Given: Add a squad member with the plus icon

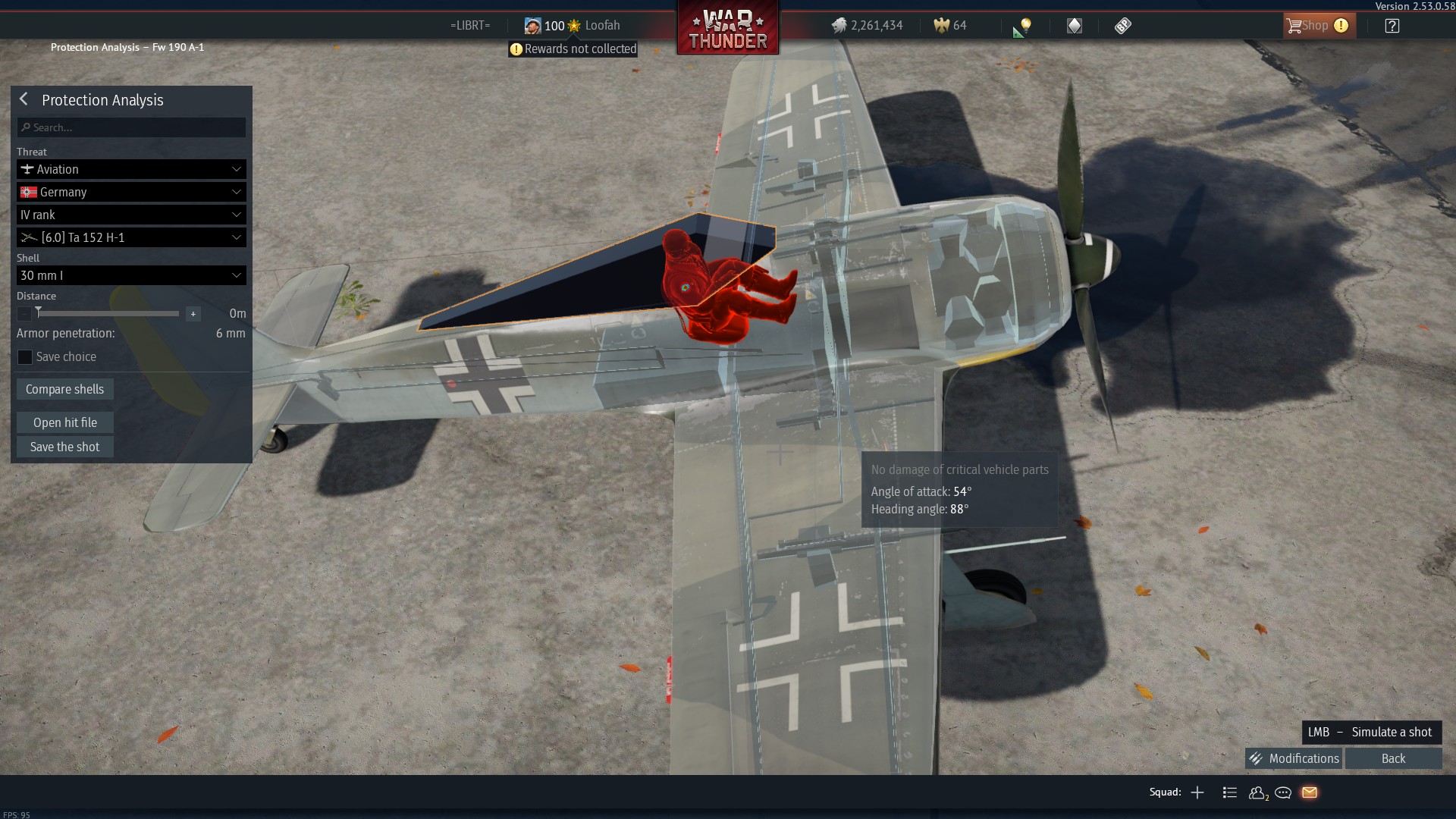Looking at the screenshot, I should [x=1197, y=792].
